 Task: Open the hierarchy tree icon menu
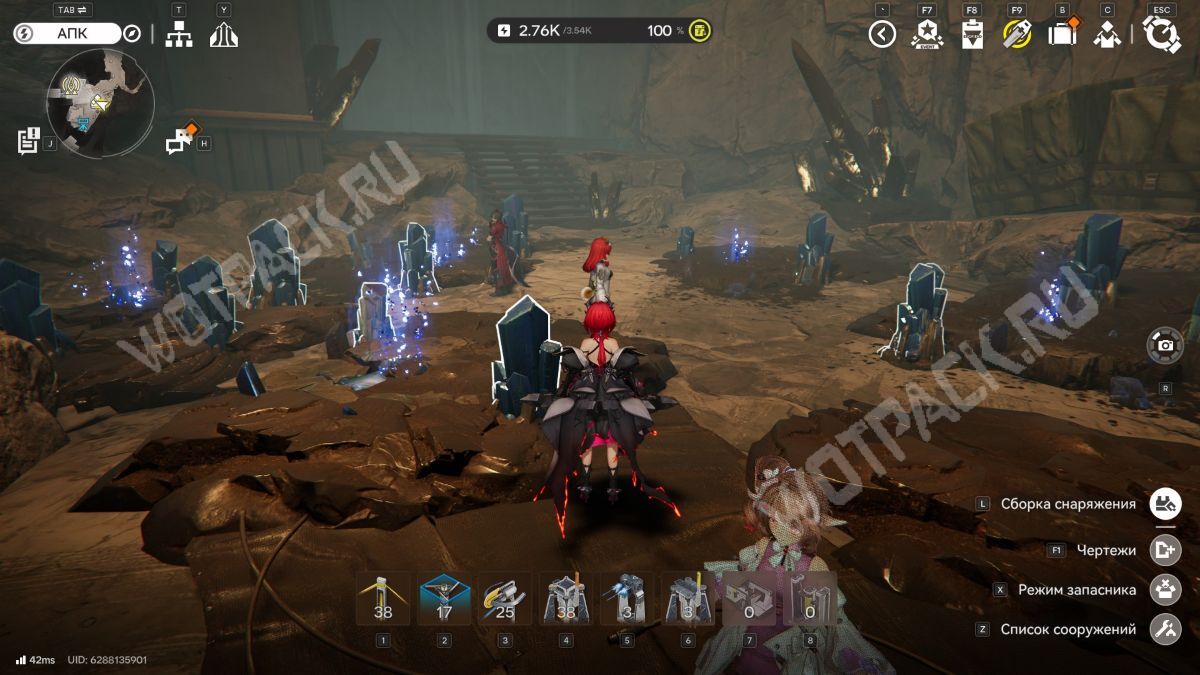[x=179, y=34]
